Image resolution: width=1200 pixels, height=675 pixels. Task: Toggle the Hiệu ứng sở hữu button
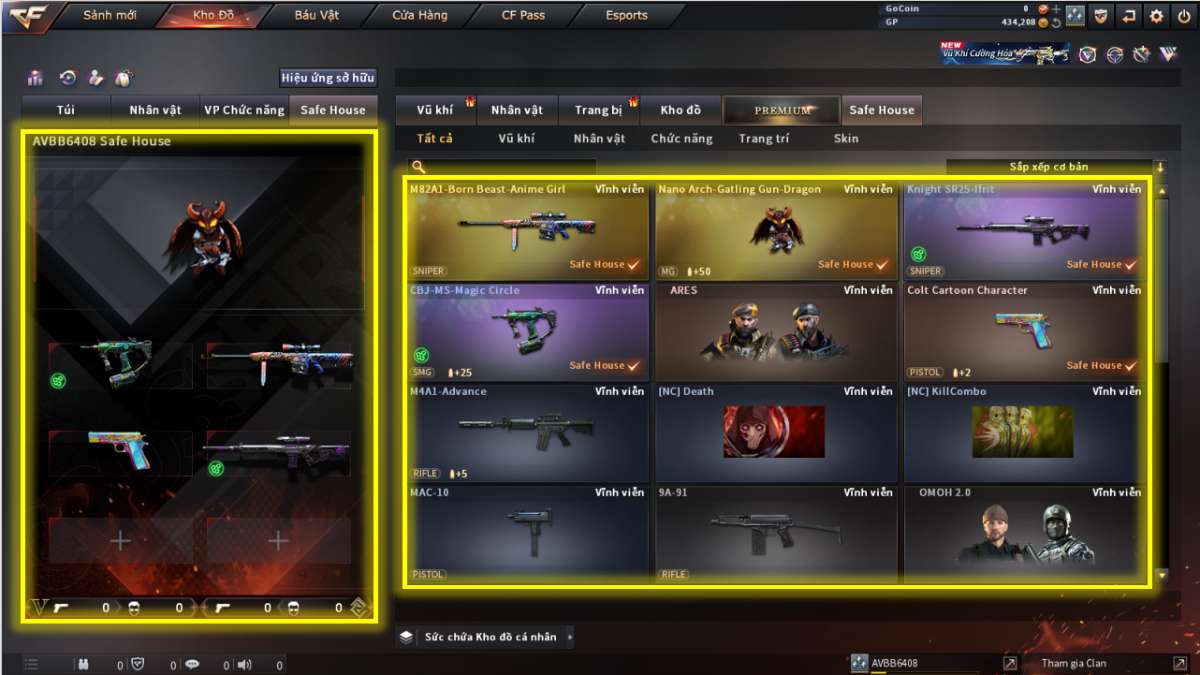pos(327,78)
